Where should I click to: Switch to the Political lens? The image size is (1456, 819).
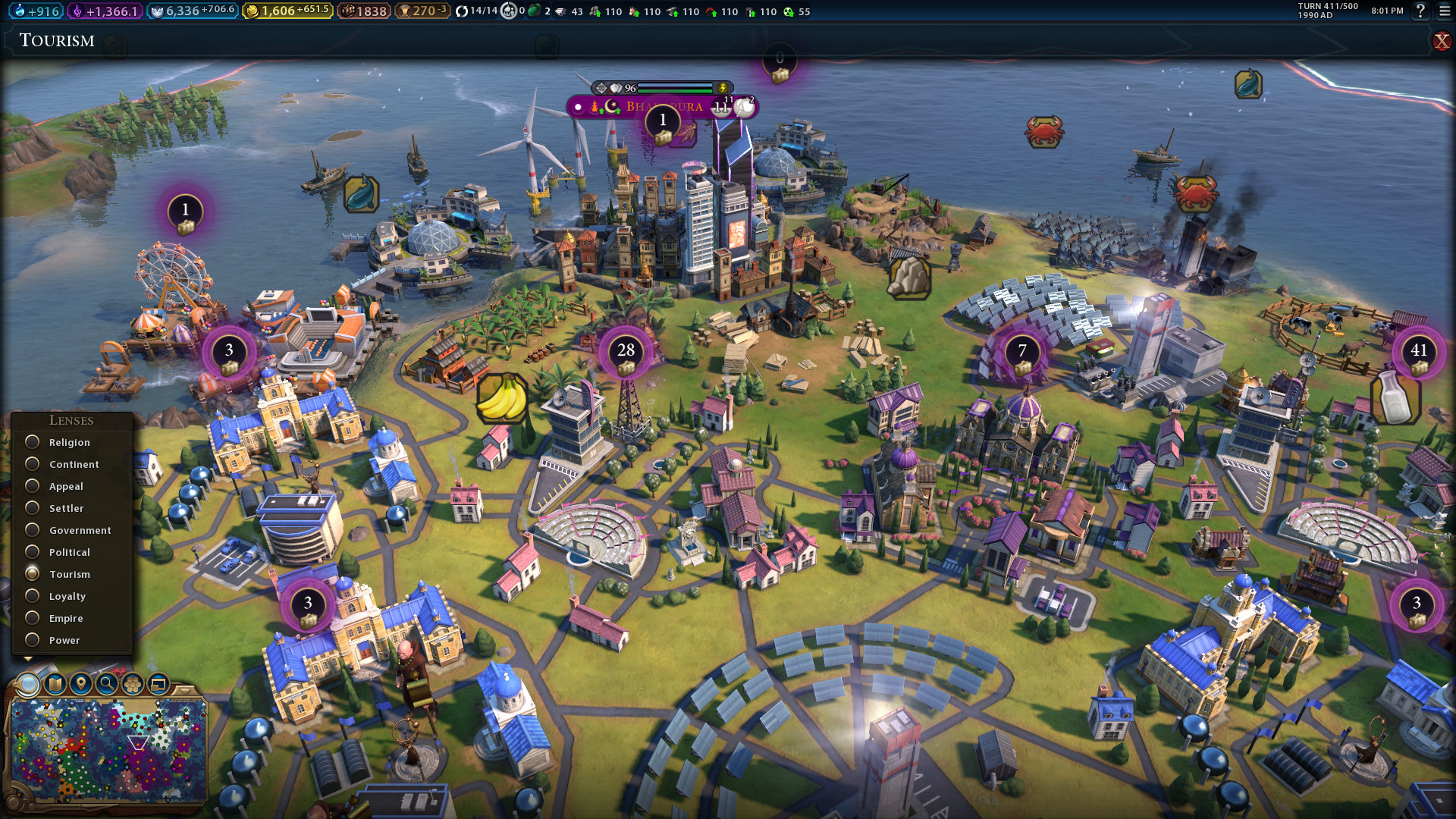33,552
